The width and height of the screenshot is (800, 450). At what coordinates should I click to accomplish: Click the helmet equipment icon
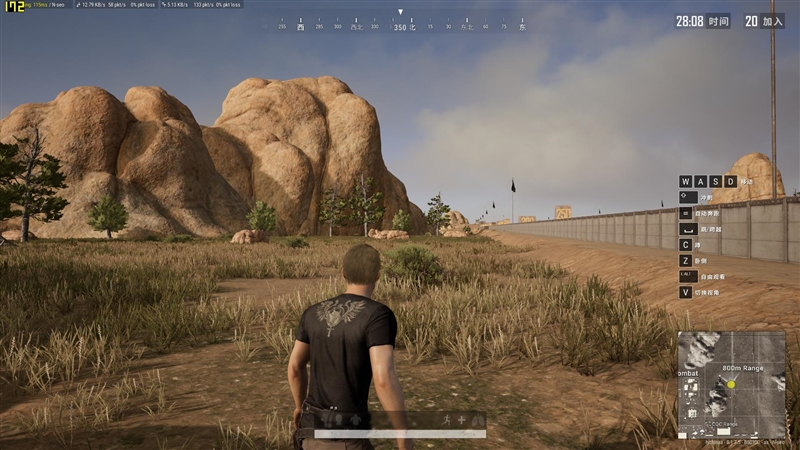click(x=338, y=417)
